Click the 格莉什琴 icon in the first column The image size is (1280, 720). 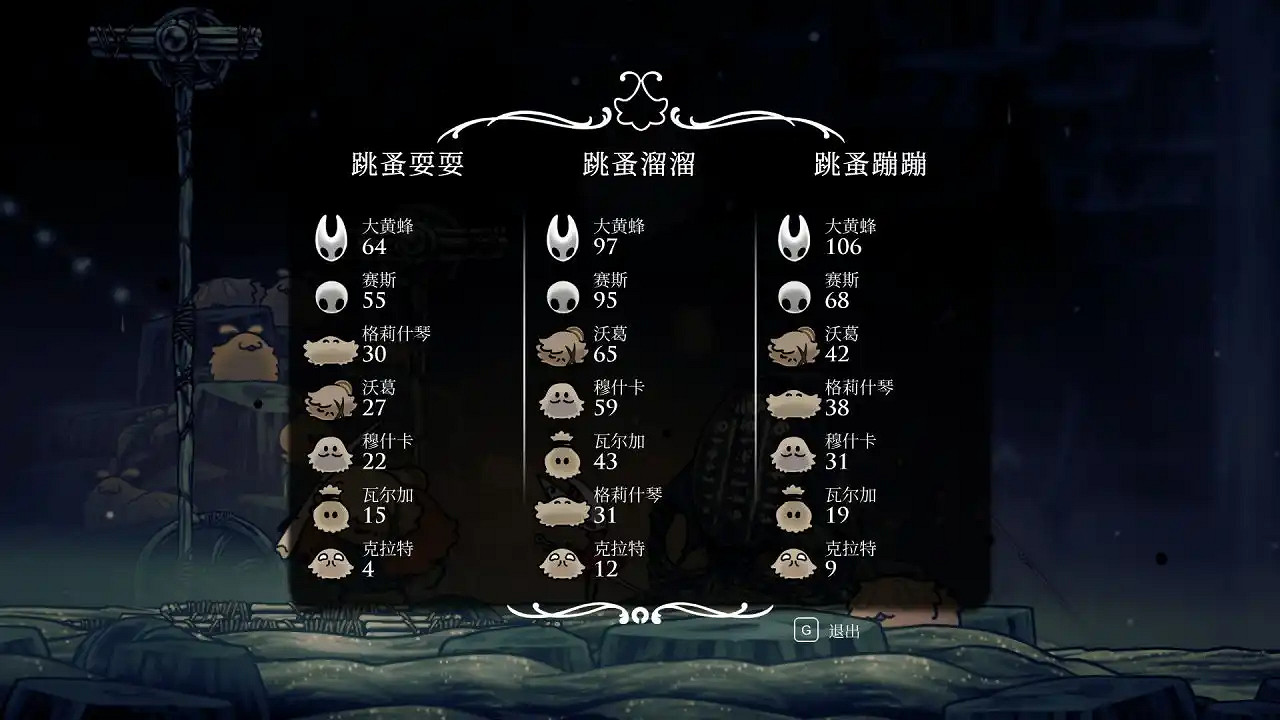(330, 345)
